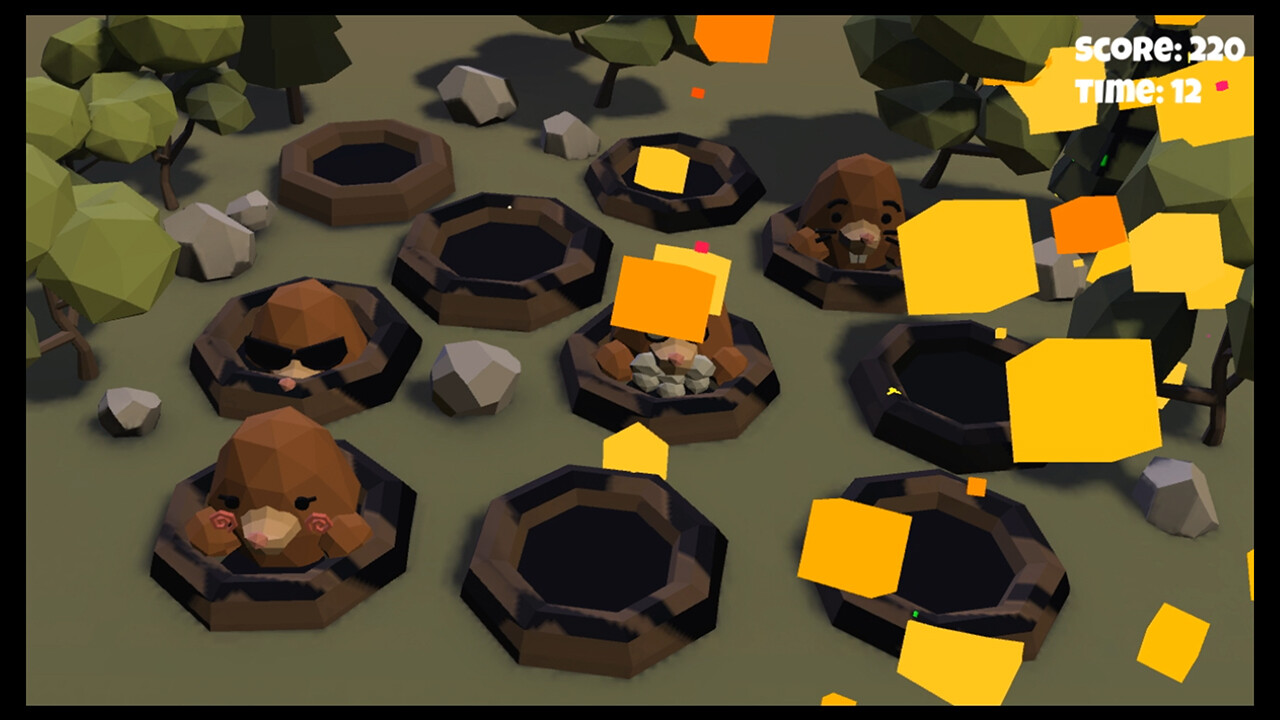Click the small orange confetti near the bottom right
This screenshot has width=1280, height=720.
[977, 487]
